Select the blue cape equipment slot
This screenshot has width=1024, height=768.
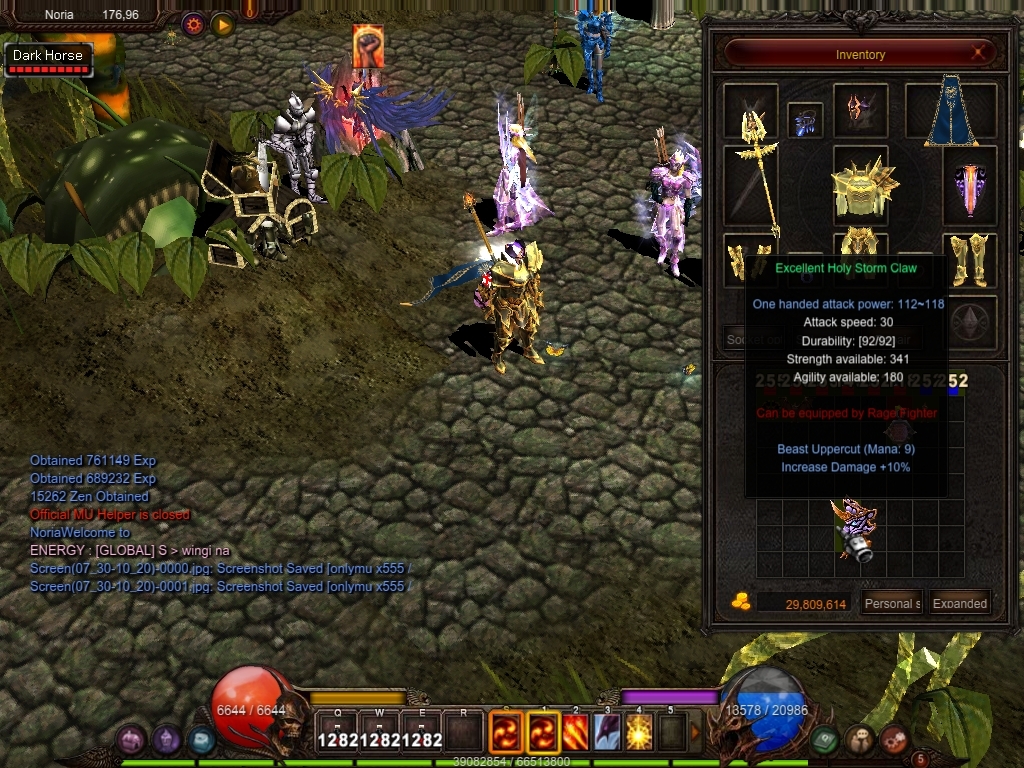pyautogui.click(x=950, y=112)
